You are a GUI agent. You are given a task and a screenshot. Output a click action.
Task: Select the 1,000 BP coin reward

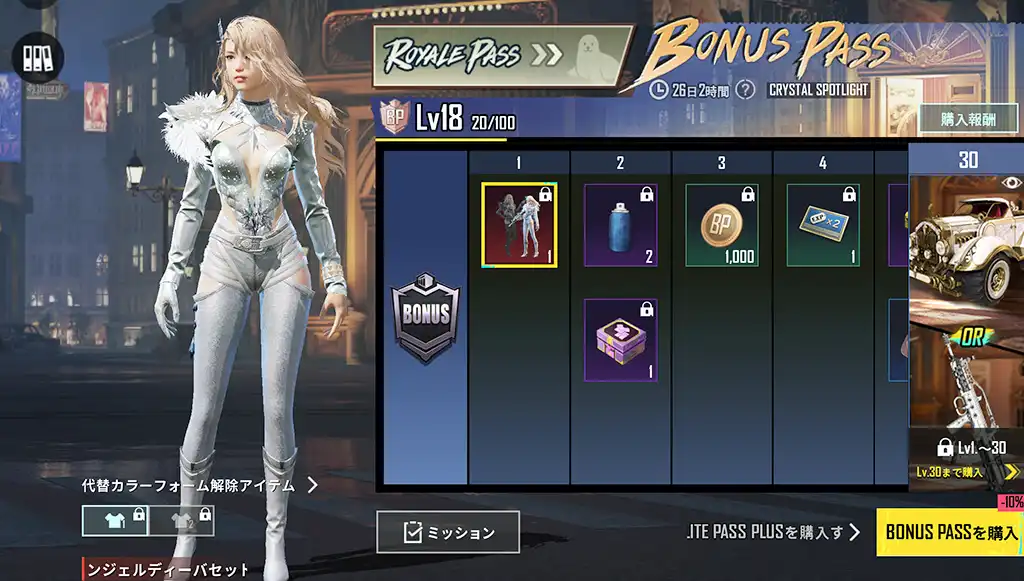pyautogui.click(x=722, y=224)
